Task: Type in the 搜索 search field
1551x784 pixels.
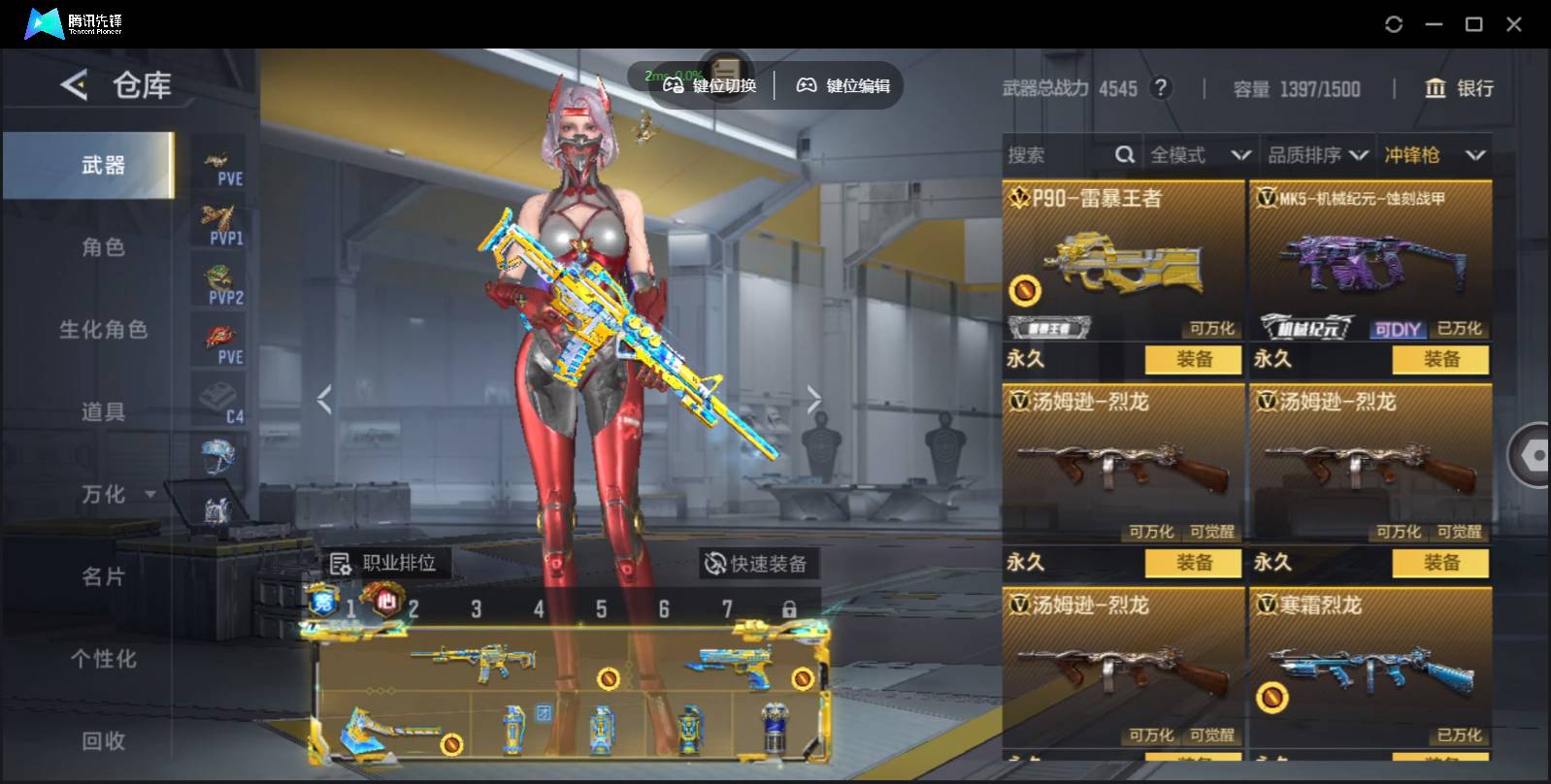Action: pyautogui.click(x=1058, y=155)
